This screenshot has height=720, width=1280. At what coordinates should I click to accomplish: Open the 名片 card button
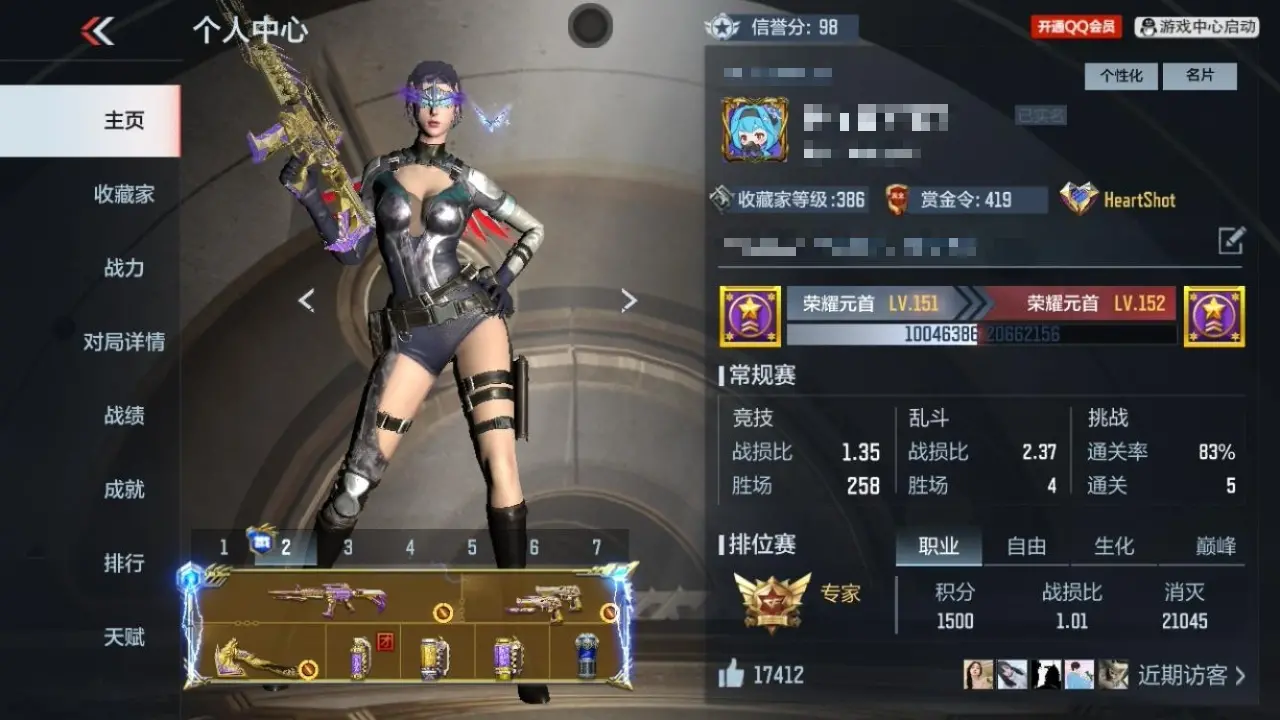click(x=1199, y=76)
